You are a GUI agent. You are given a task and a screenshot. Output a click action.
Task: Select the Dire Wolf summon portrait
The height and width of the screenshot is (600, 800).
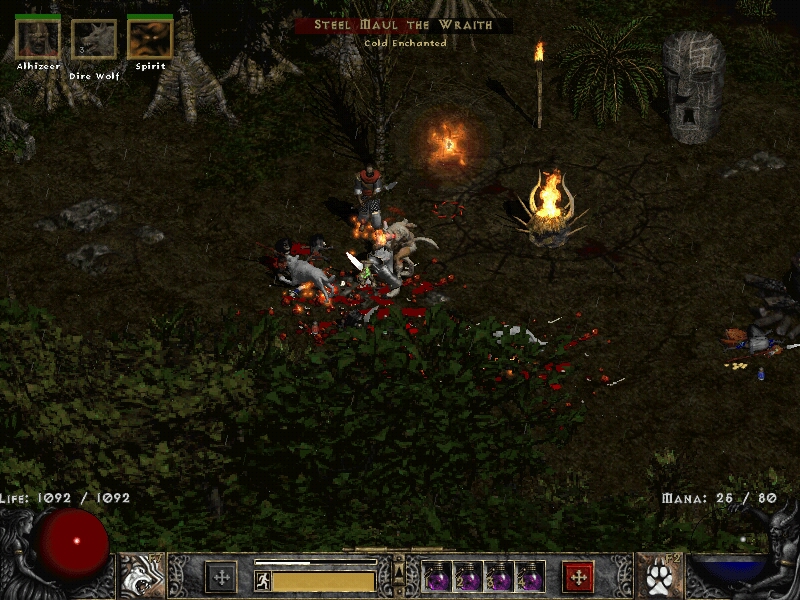click(93, 39)
